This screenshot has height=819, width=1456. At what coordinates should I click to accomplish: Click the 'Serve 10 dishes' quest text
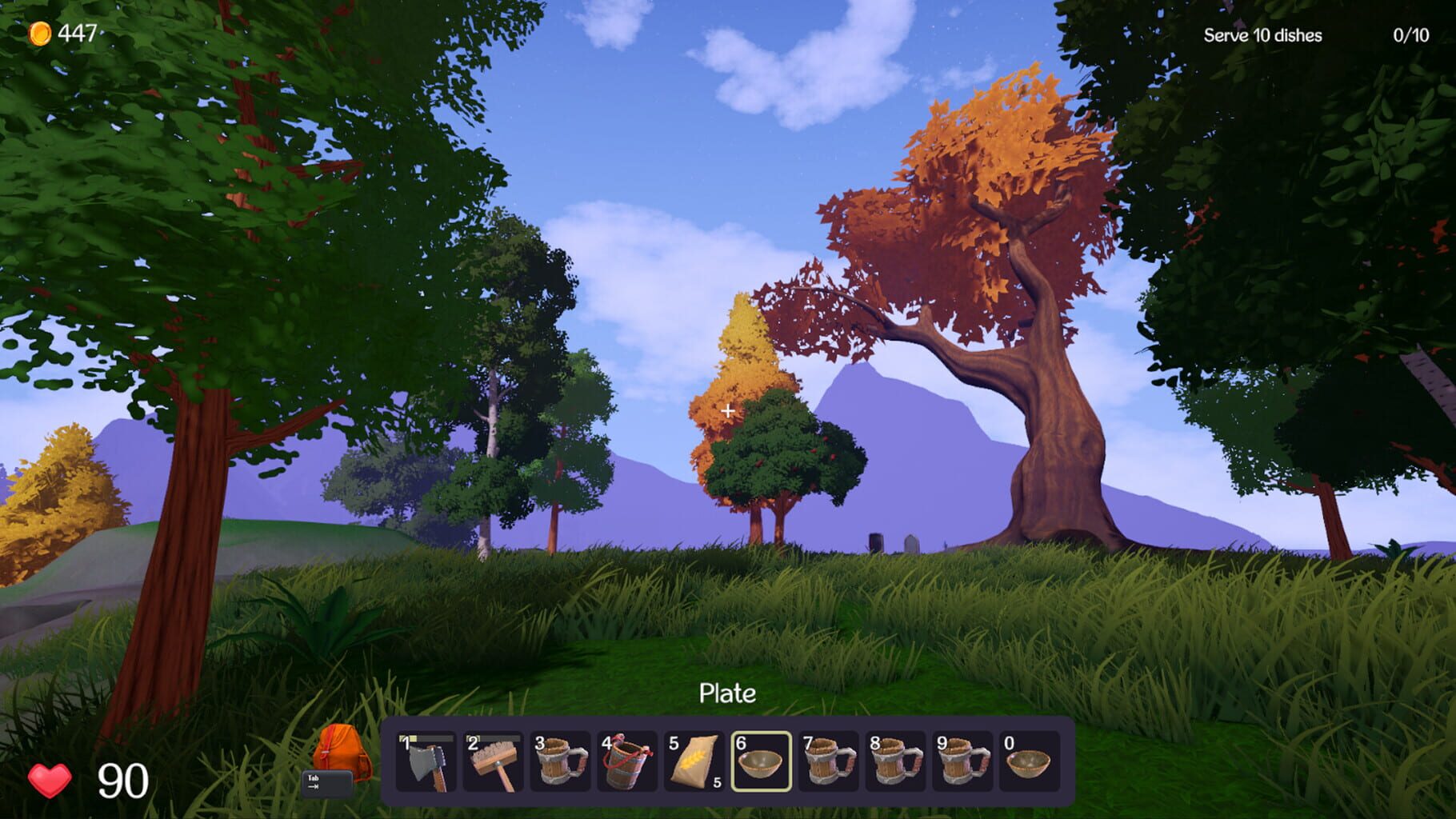point(1262,35)
